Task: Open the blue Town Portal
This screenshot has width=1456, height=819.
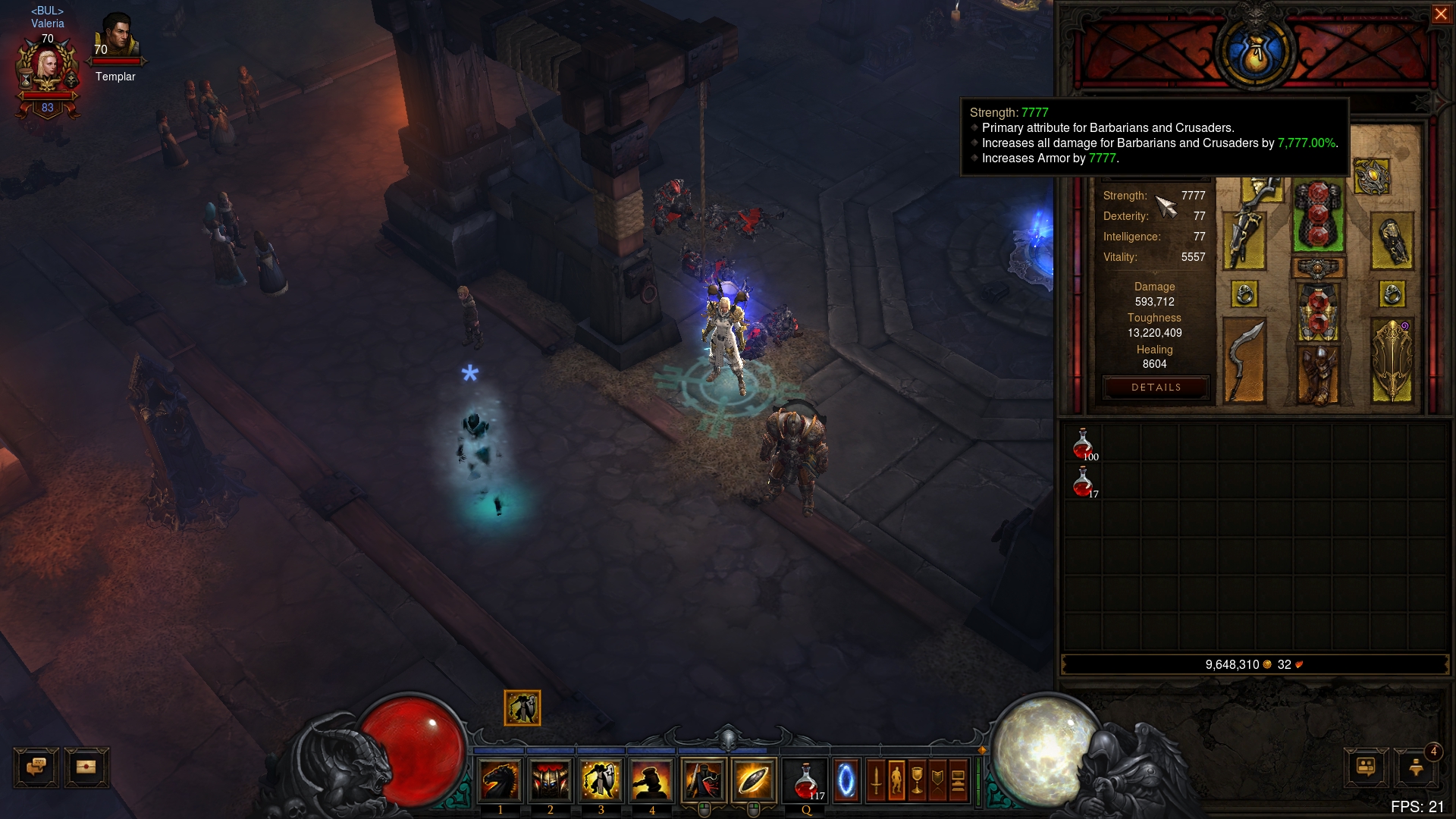Action: pos(846,780)
